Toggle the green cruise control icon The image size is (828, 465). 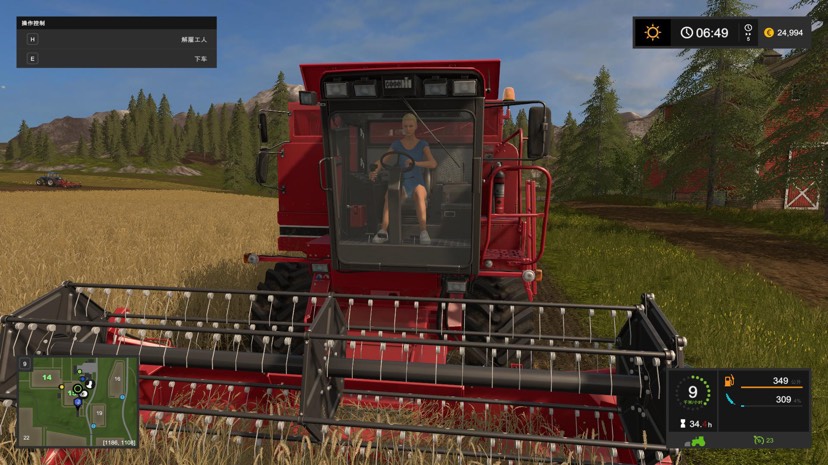coord(758,440)
